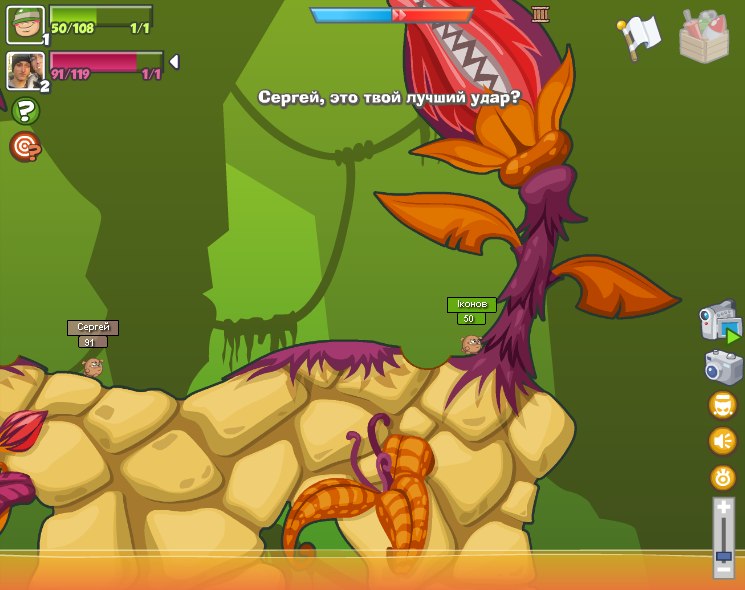Select the green-hat player one avatar
The image size is (745, 590).
point(25,25)
